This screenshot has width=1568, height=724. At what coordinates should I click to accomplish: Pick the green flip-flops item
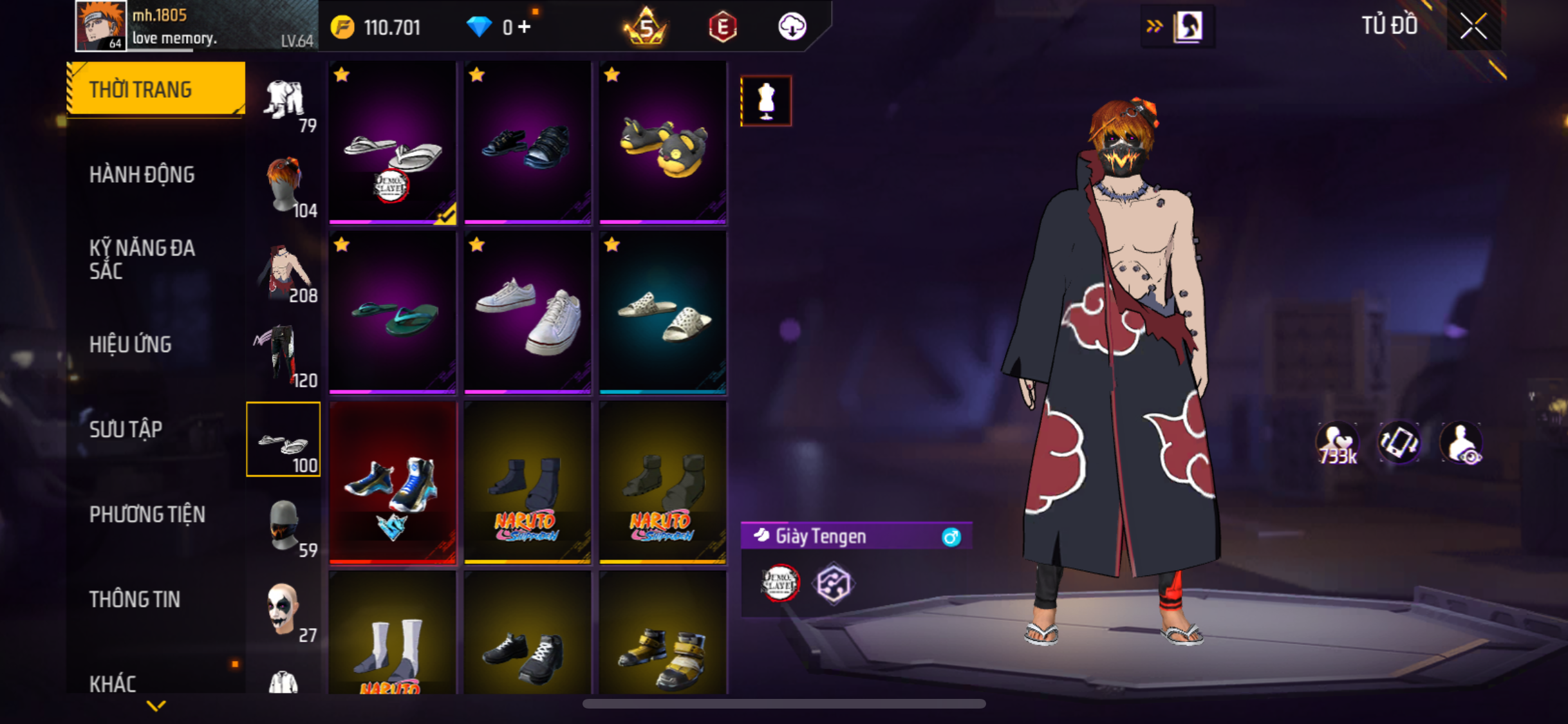[393, 313]
